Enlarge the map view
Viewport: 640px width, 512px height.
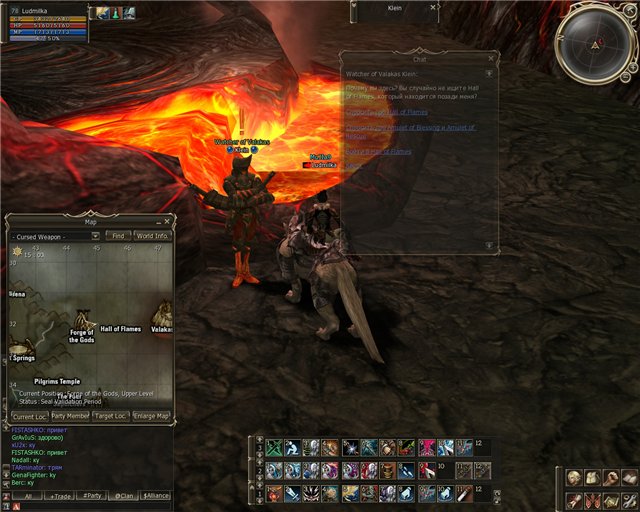click(151, 416)
